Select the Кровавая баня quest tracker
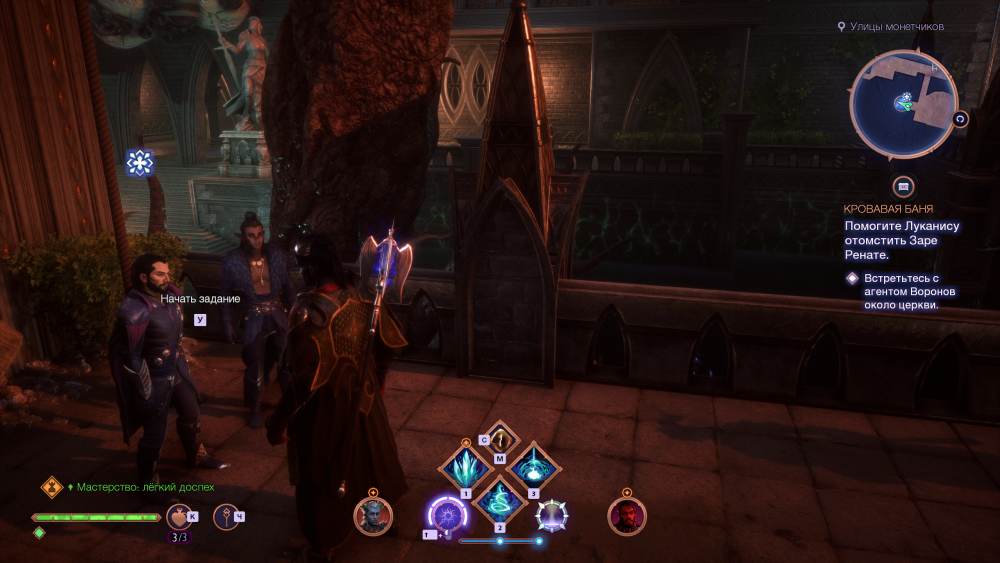 click(x=889, y=209)
